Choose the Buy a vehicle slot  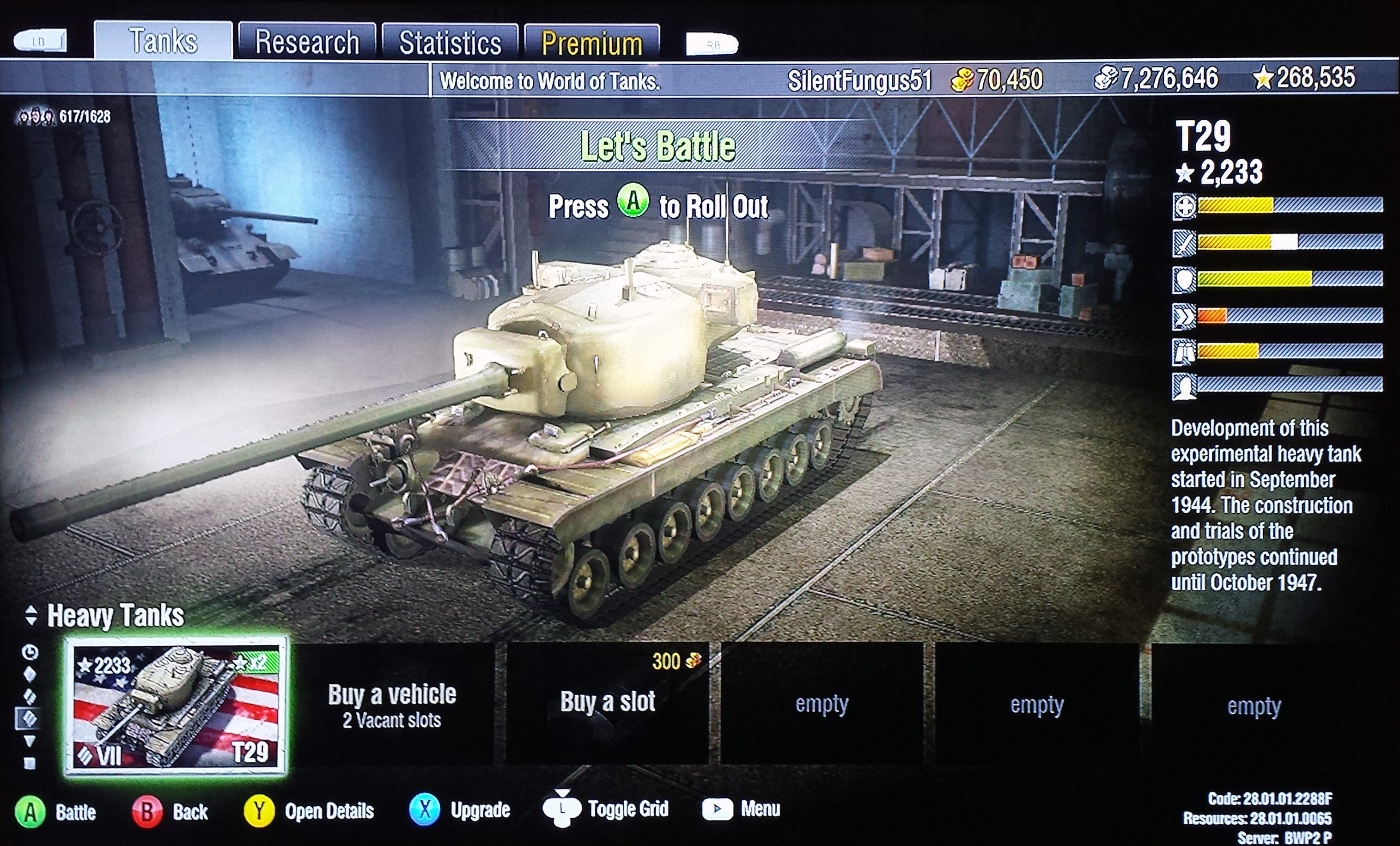[x=392, y=705]
